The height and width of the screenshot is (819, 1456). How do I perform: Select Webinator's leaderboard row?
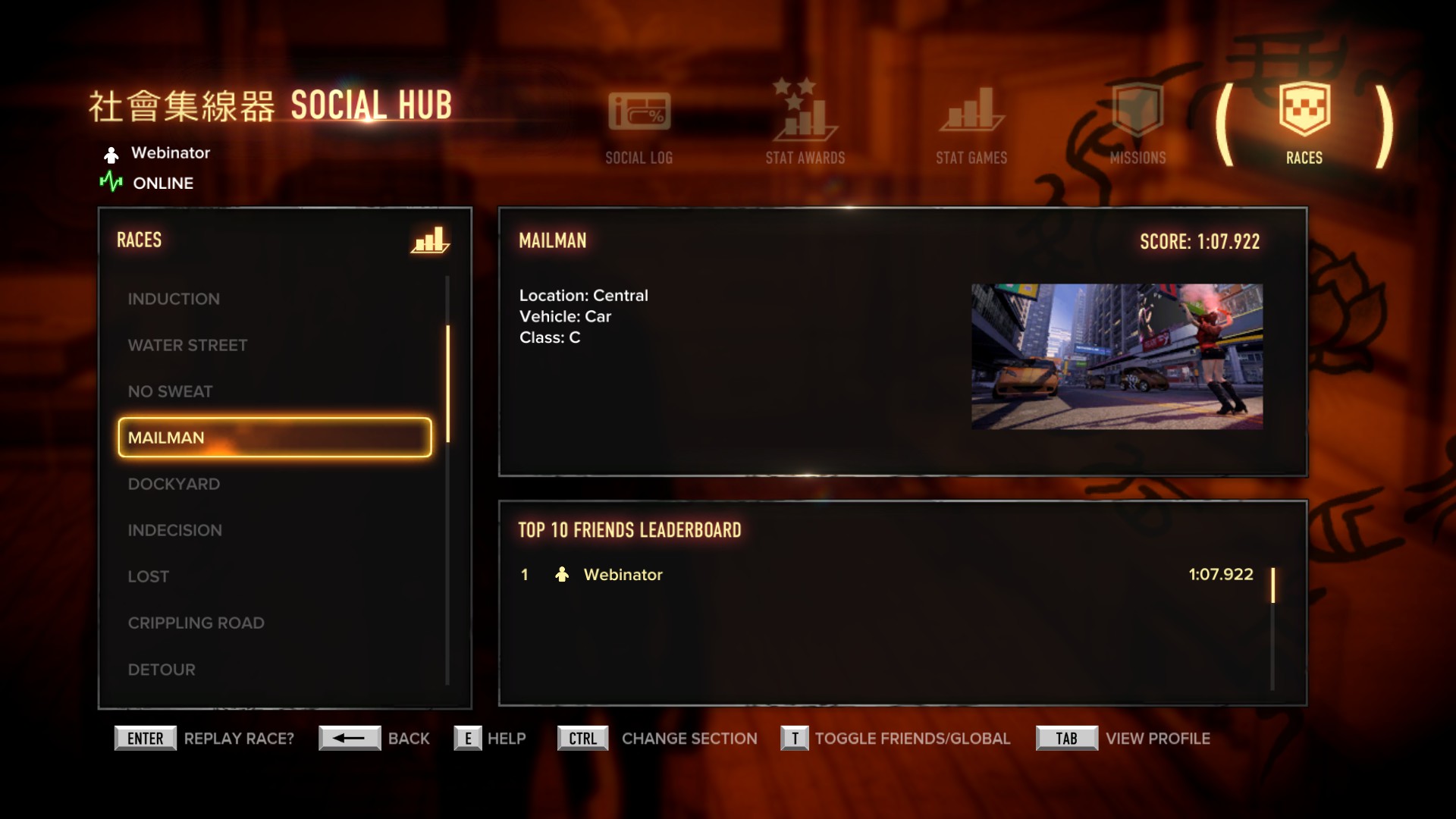pyautogui.click(x=886, y=575)
